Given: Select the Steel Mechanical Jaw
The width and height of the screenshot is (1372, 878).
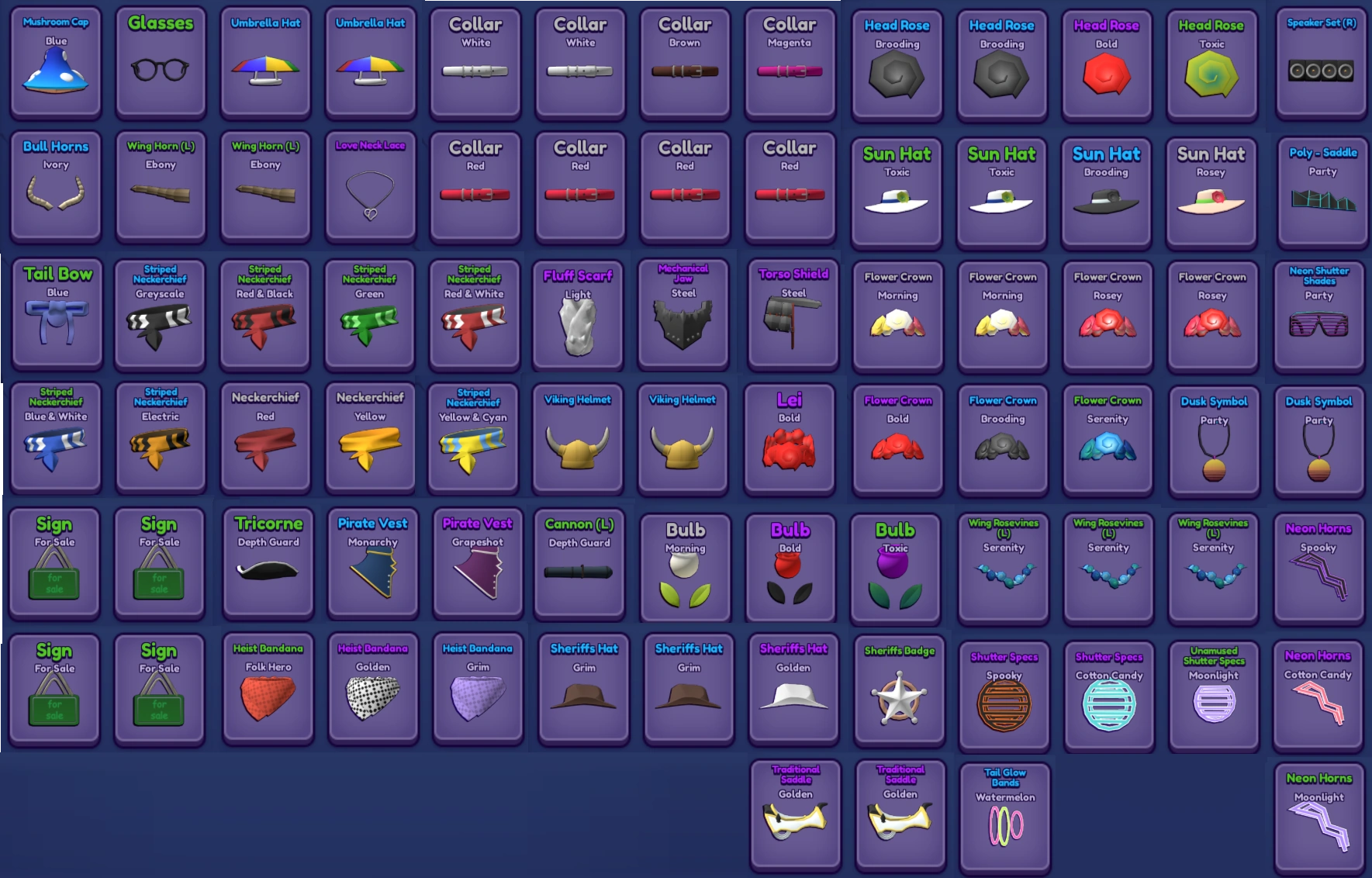Looking at the screenshot, I should pyautogui.click(x=684, y=314).
